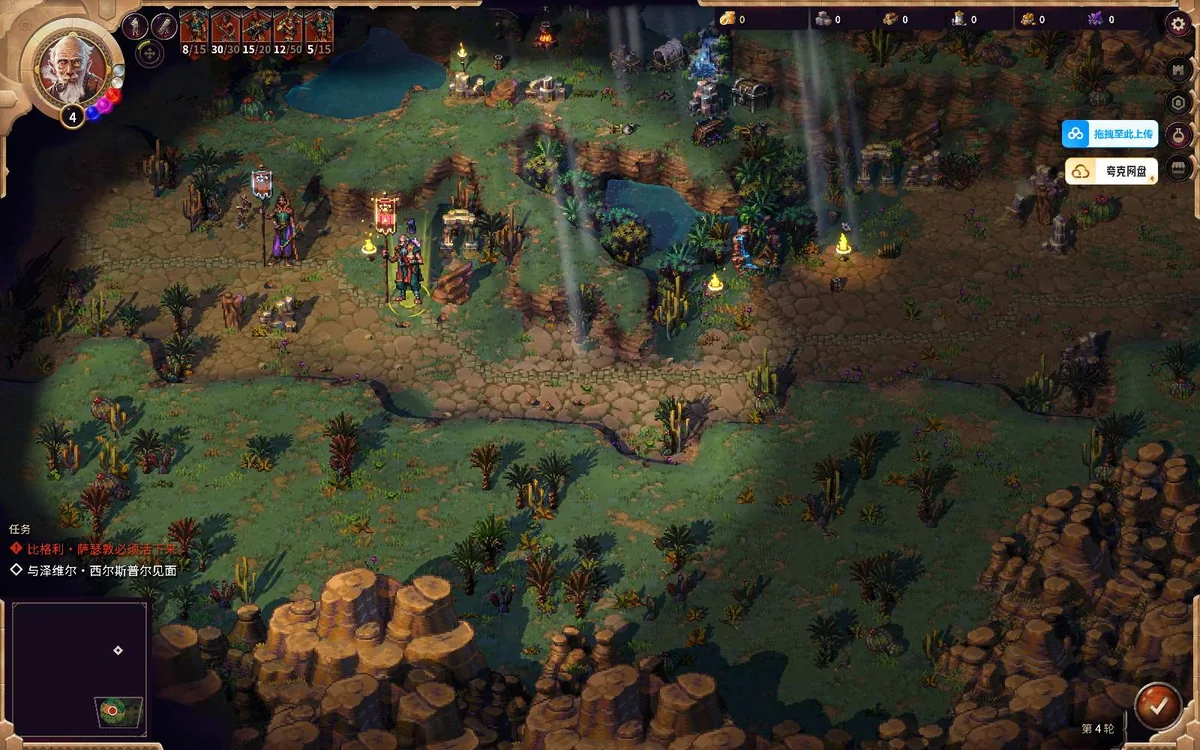
Task: Open the market stall button
Action: (x=1178, y=167)
